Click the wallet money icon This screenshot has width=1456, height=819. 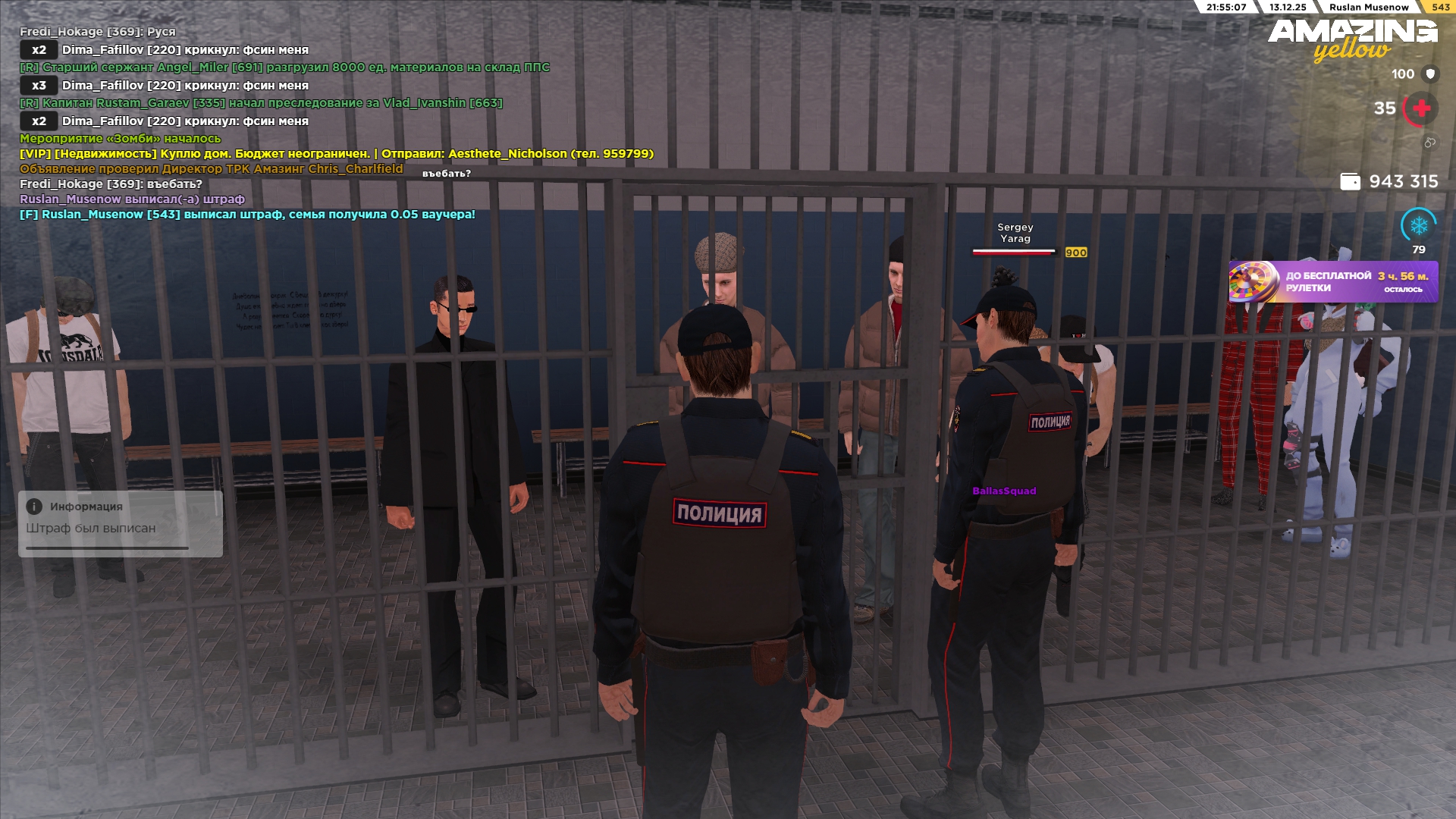click(1350, 182)
